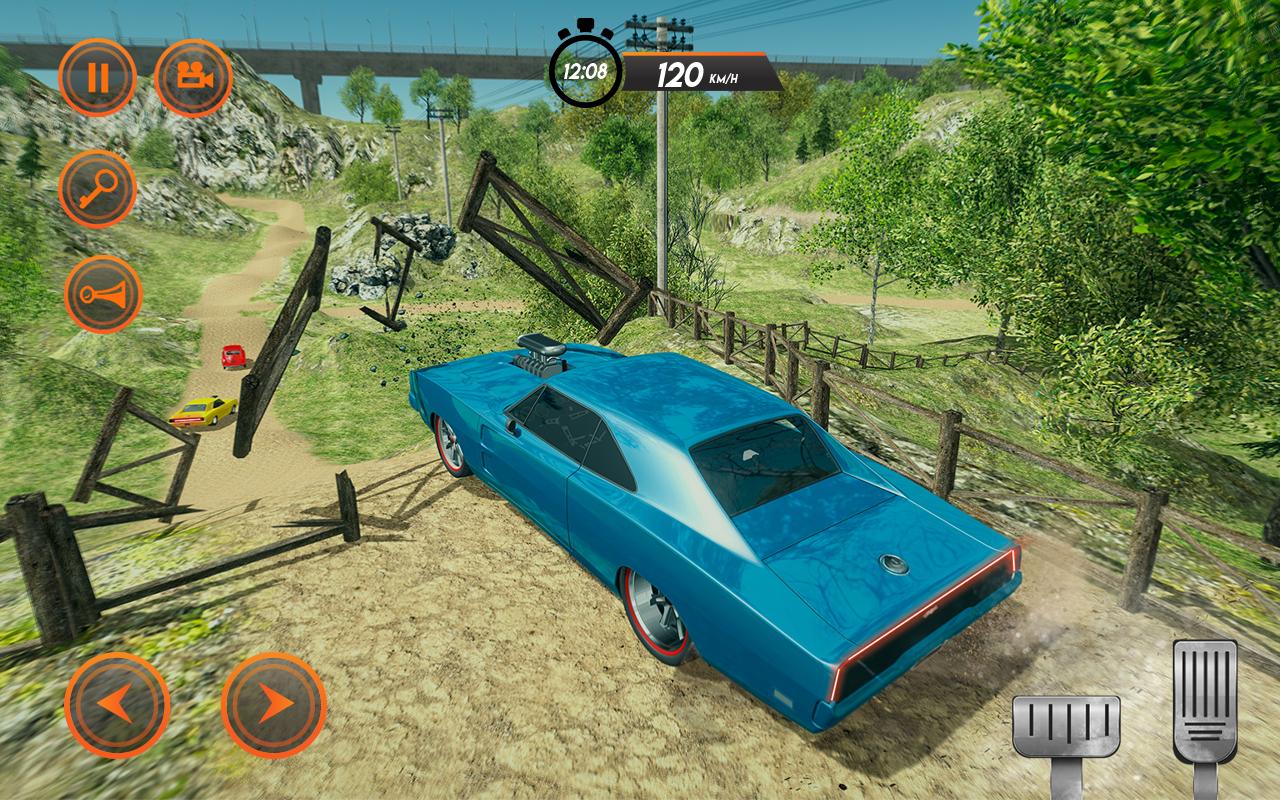Steer left with the left arrow
1280x800 pixels.
click(117, 705)
